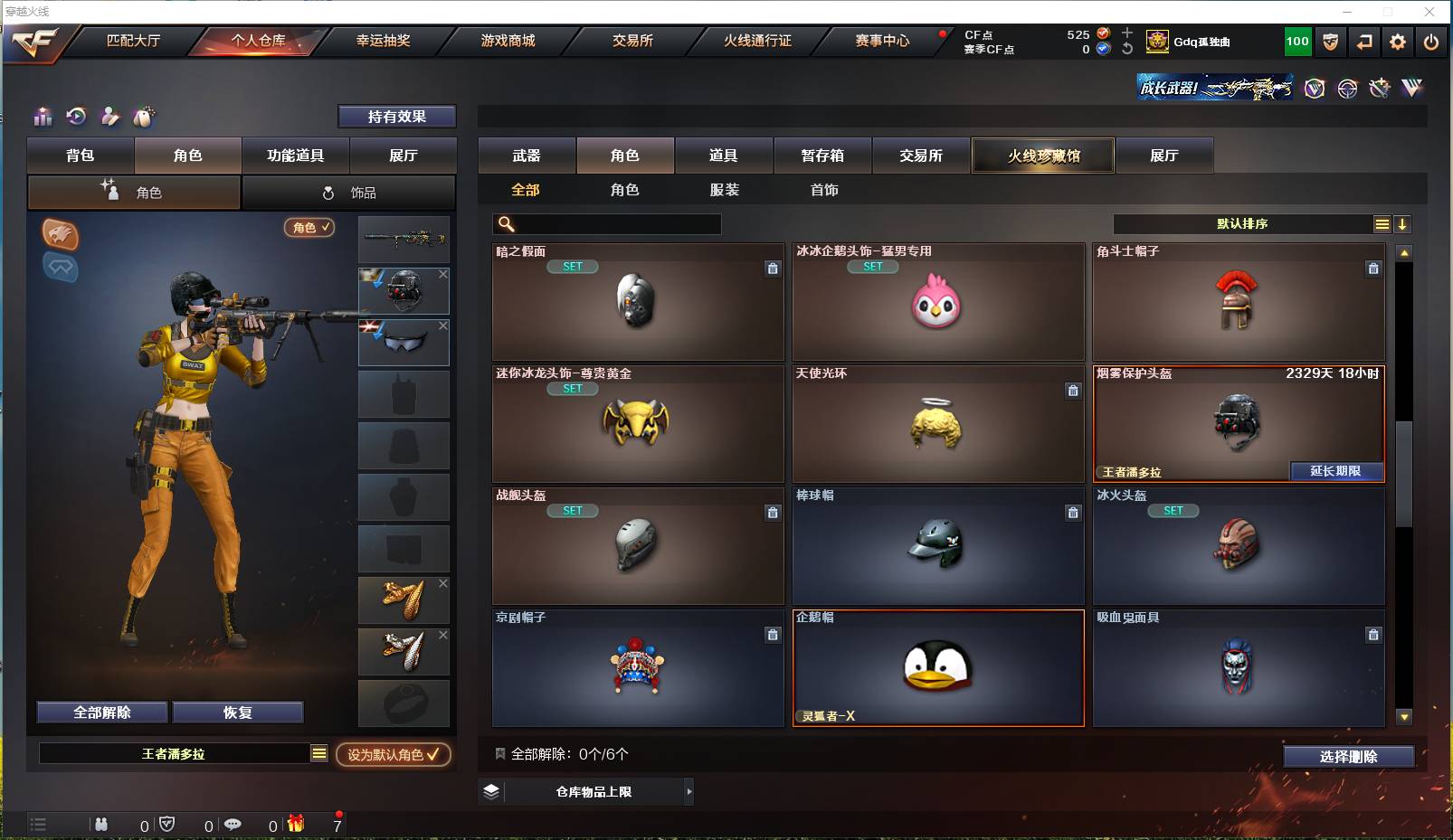Image resolution: width=1453 pixels, height=840 pixels.
Task: Remove the equipped goggles using its X toggle
Action: [442, 325]
